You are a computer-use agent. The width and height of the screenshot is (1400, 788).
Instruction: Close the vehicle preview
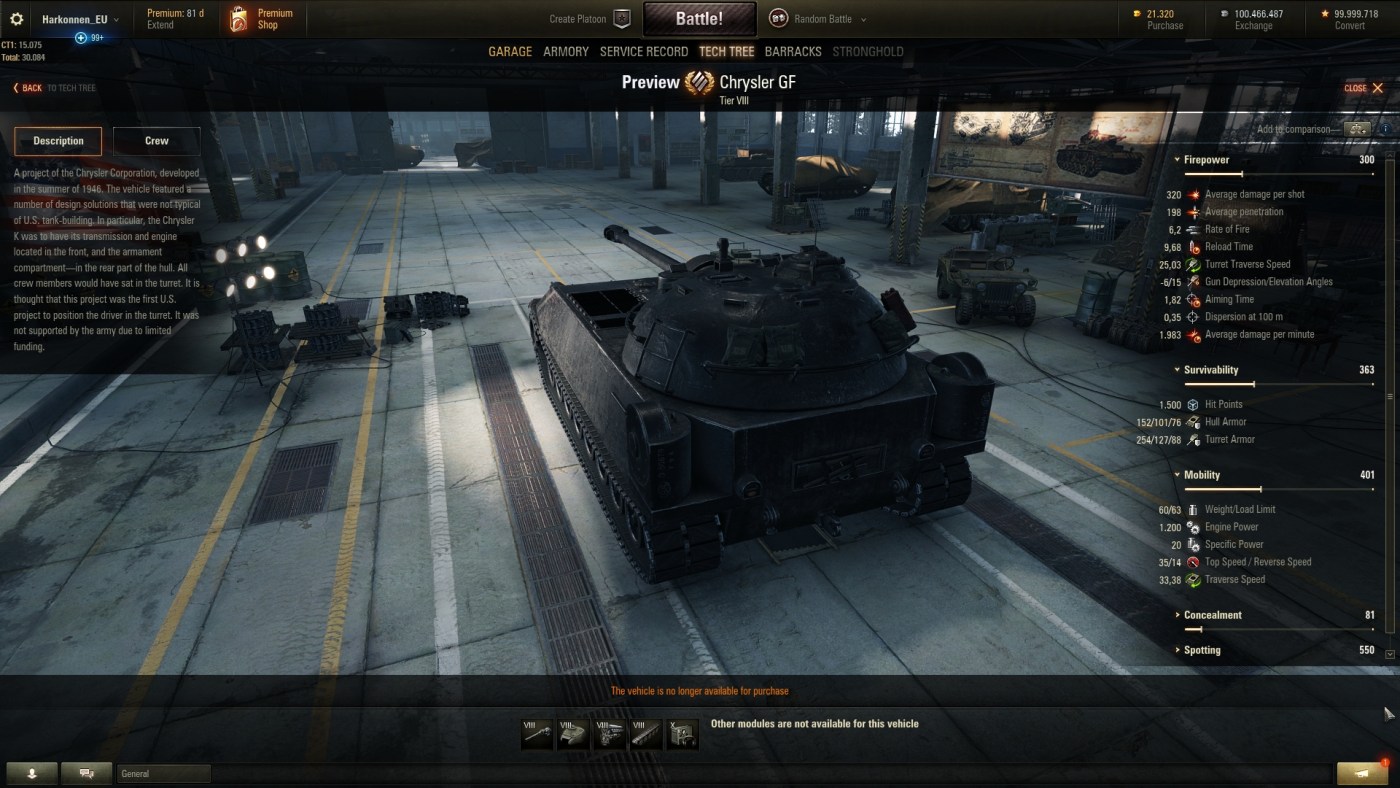[1364, 88]
